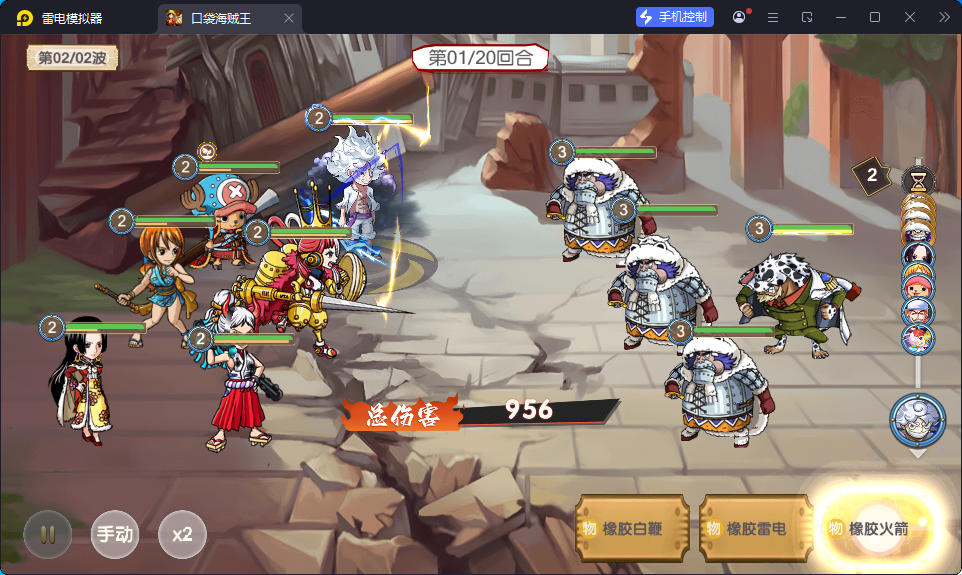Pause the battle with the pause button

click(x=48, y=534)
